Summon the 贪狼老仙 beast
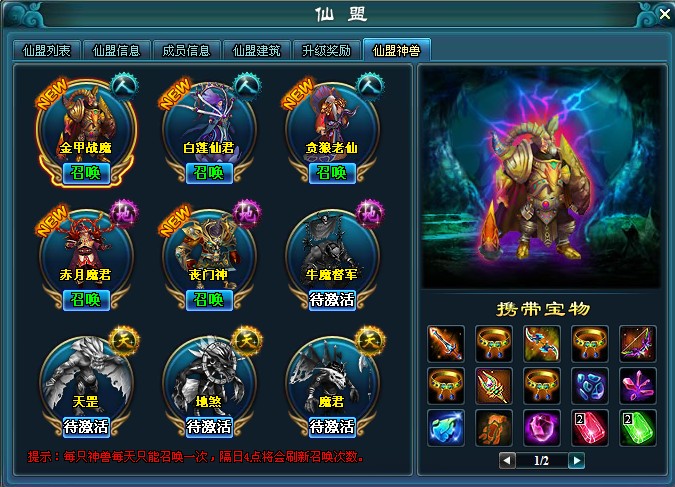675x487 pixels. [x=331, y=172]
